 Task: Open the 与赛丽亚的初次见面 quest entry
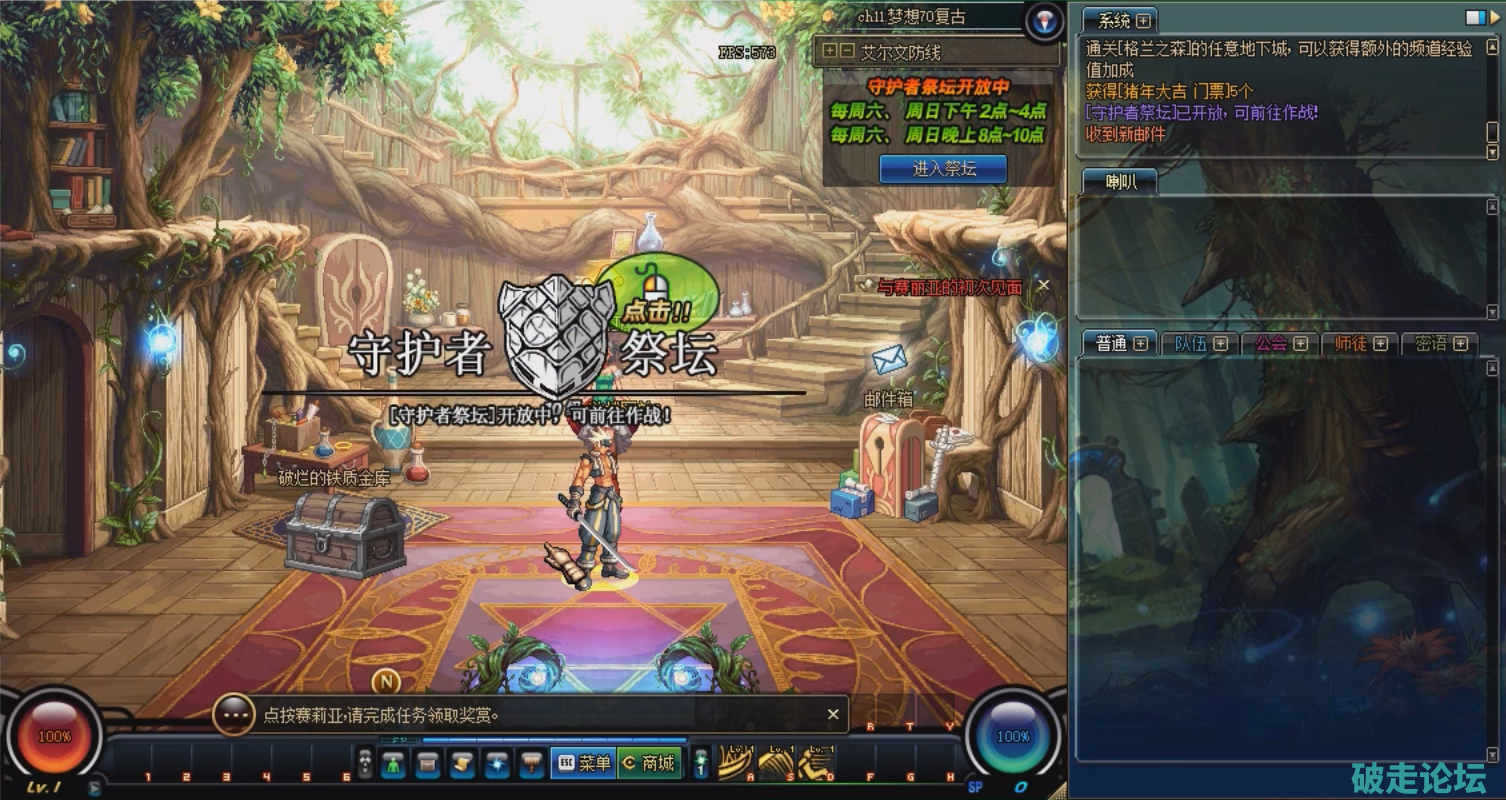948,287
